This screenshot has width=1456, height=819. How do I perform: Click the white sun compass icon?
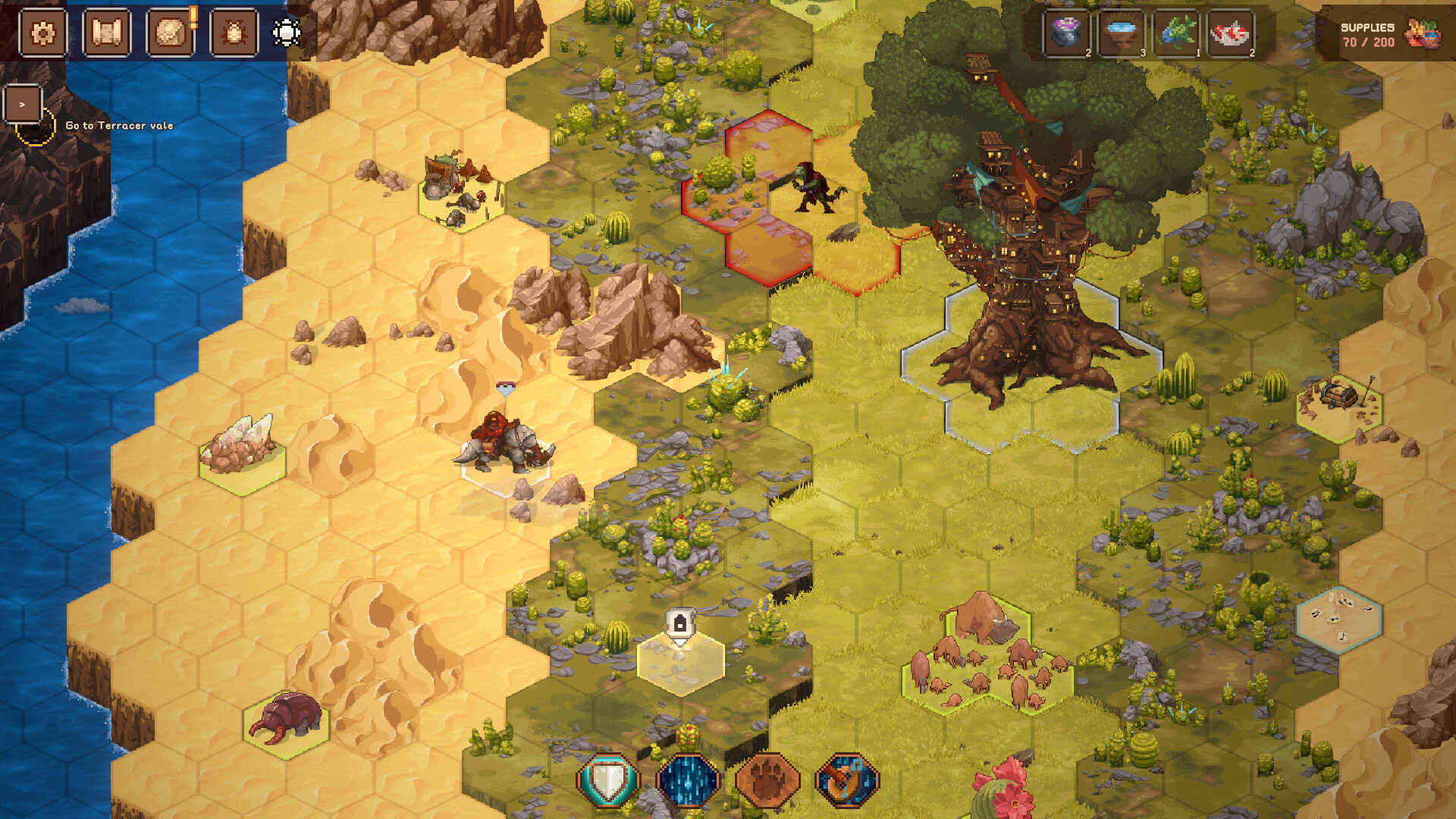(x=284, y=33)
